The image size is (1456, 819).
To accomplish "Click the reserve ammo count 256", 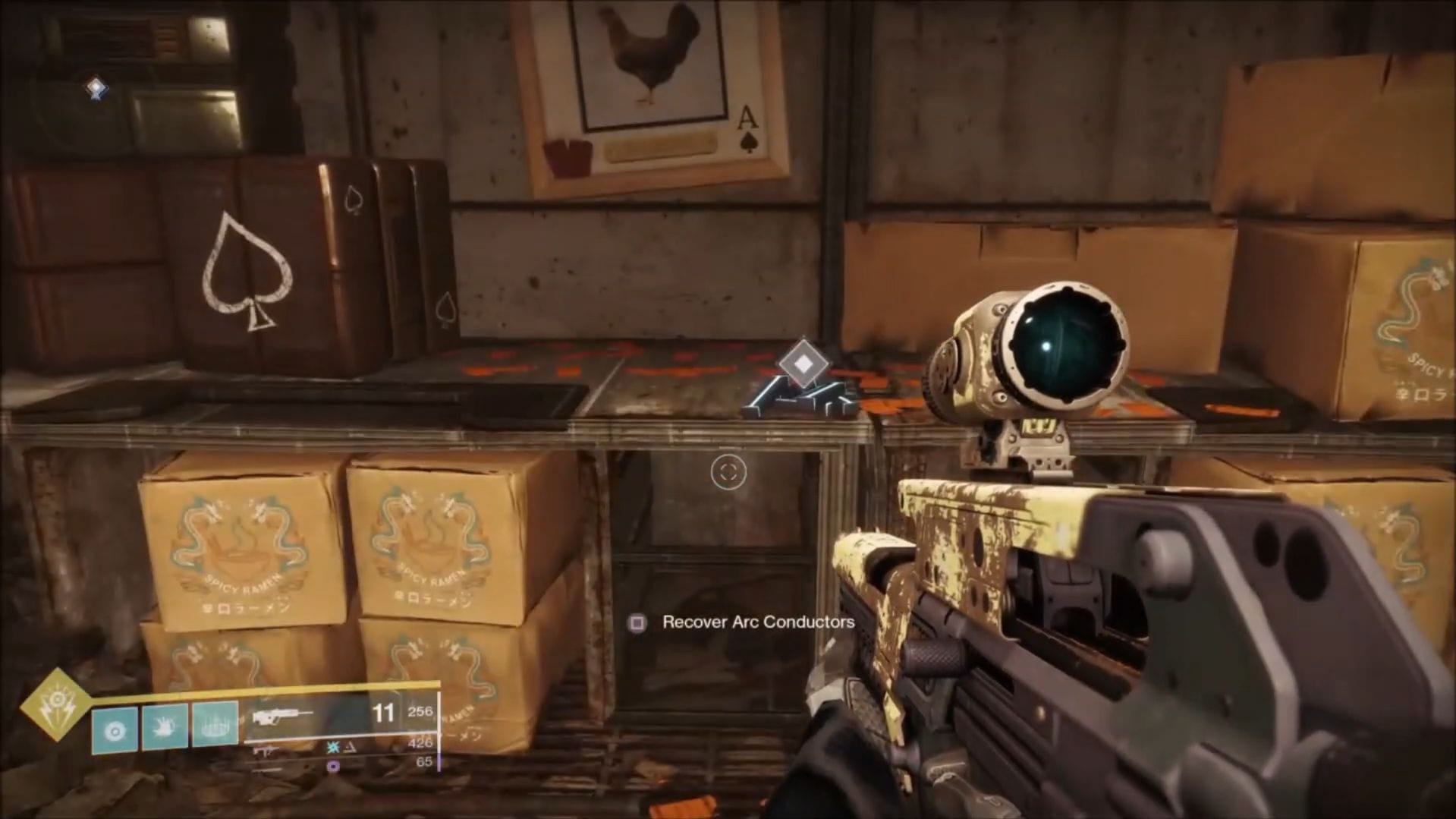I will 420,711.
